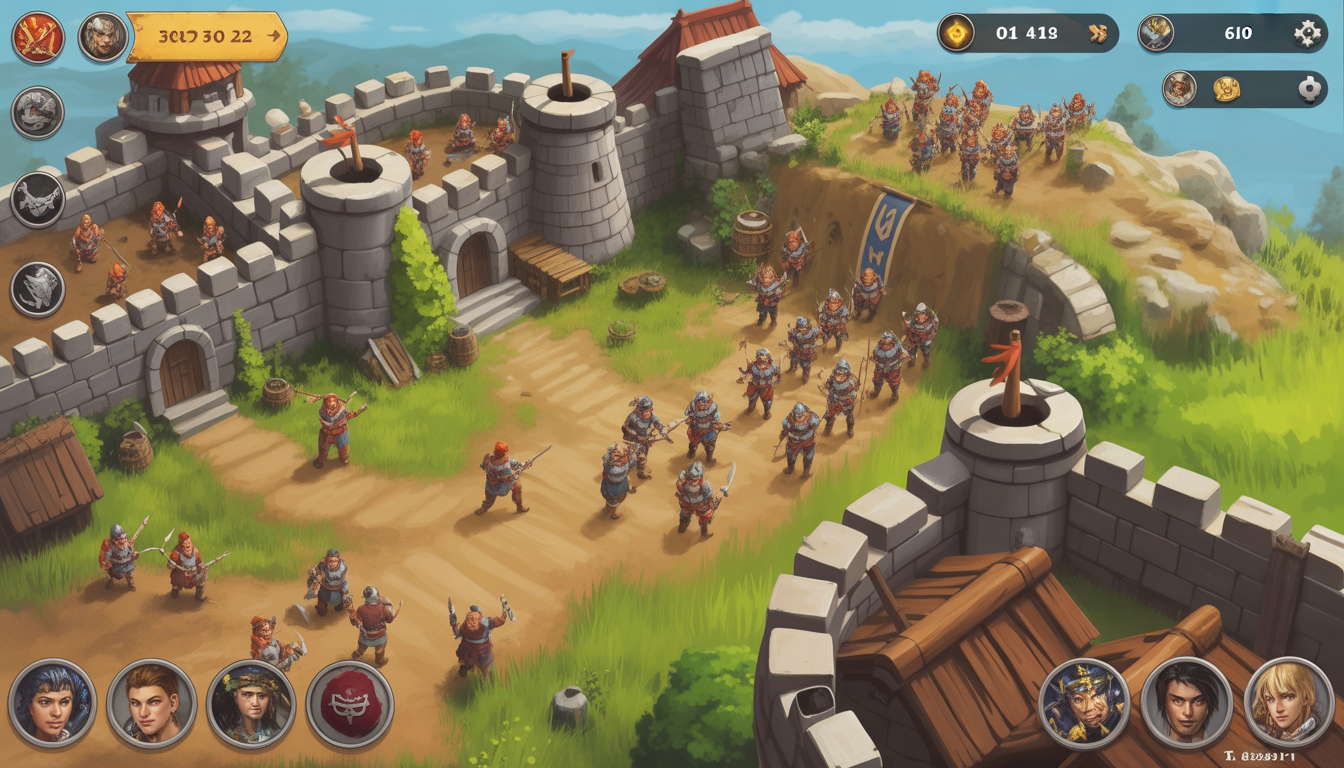Select the blue-haired hero portrait
The height and width of the screenshot is (768, 1344).
click(52, 703)
